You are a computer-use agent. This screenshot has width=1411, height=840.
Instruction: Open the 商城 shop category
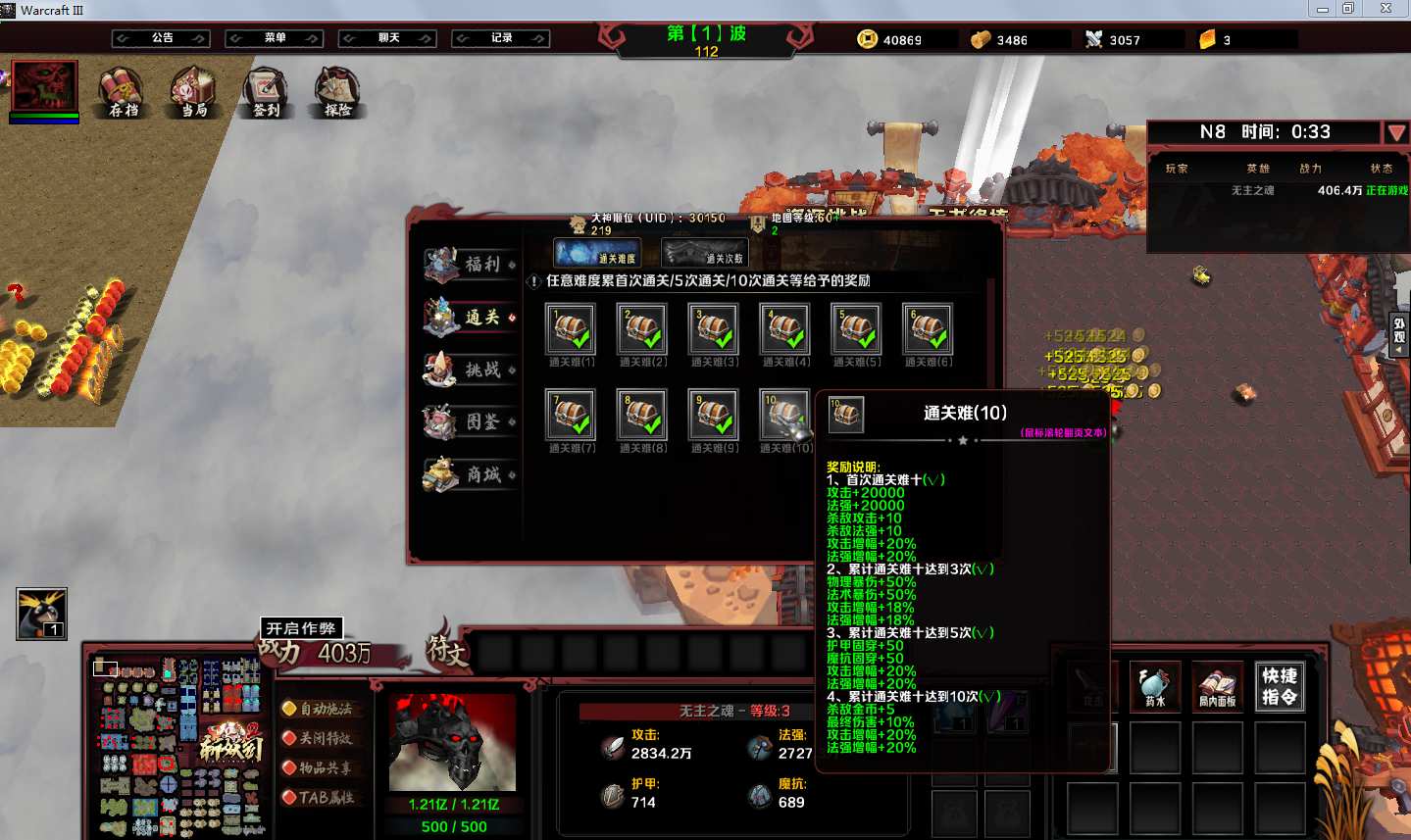(x=471, y=474)
